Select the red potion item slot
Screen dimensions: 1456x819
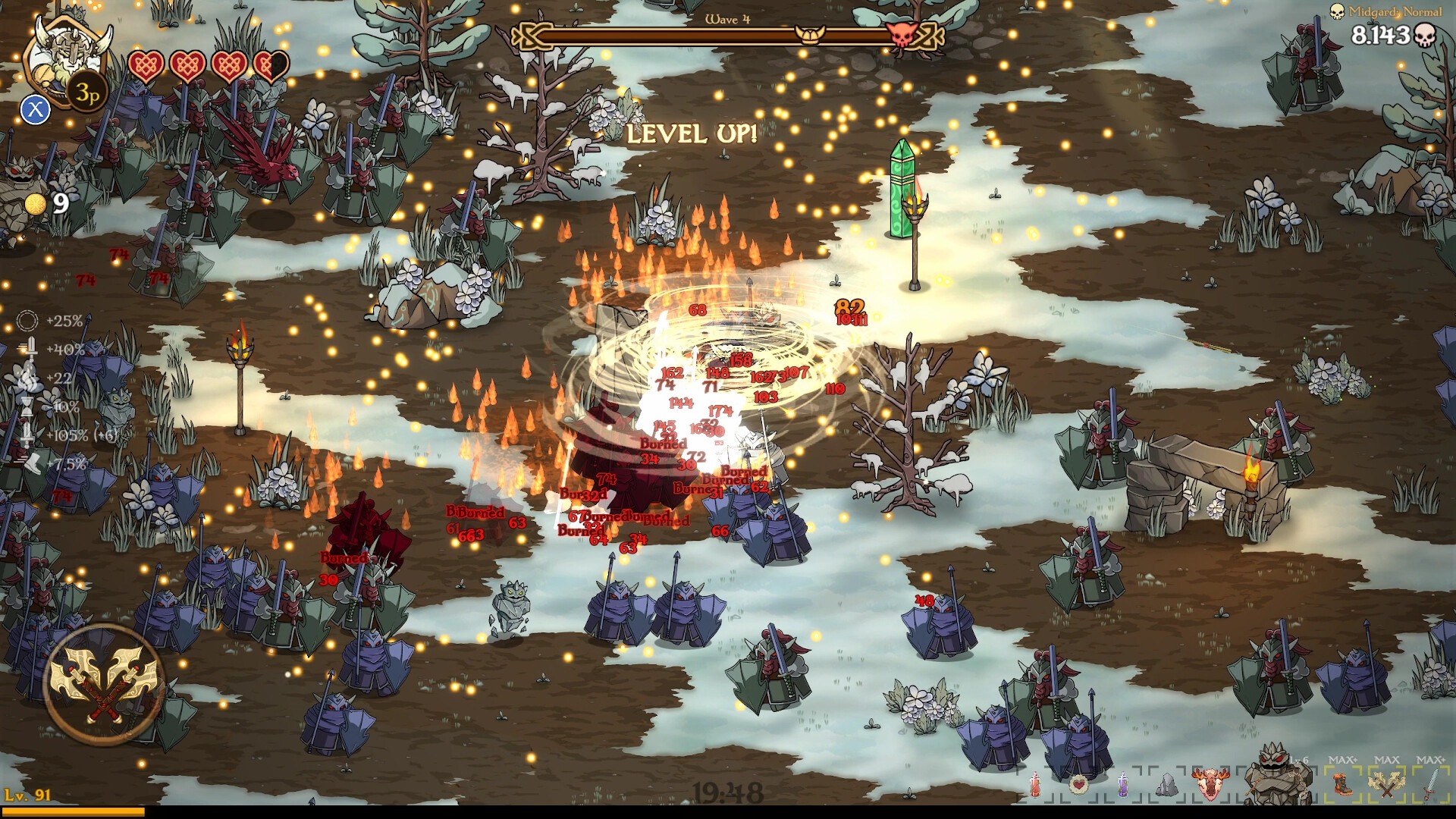pyautogui.click(x=1036, y=786)
